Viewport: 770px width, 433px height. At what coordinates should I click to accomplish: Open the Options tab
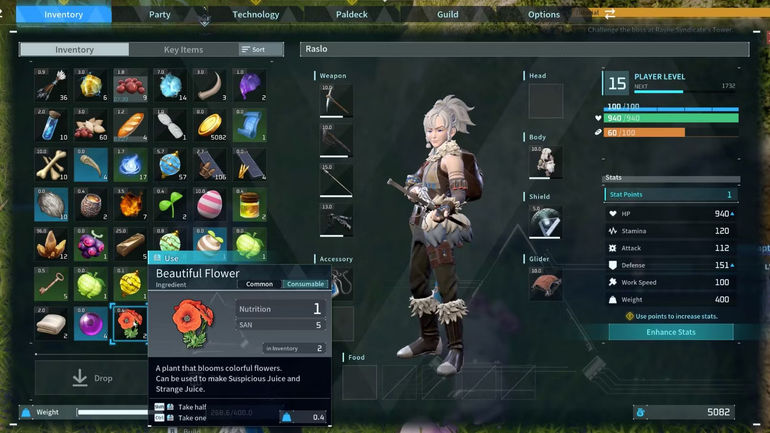(544, 14)
